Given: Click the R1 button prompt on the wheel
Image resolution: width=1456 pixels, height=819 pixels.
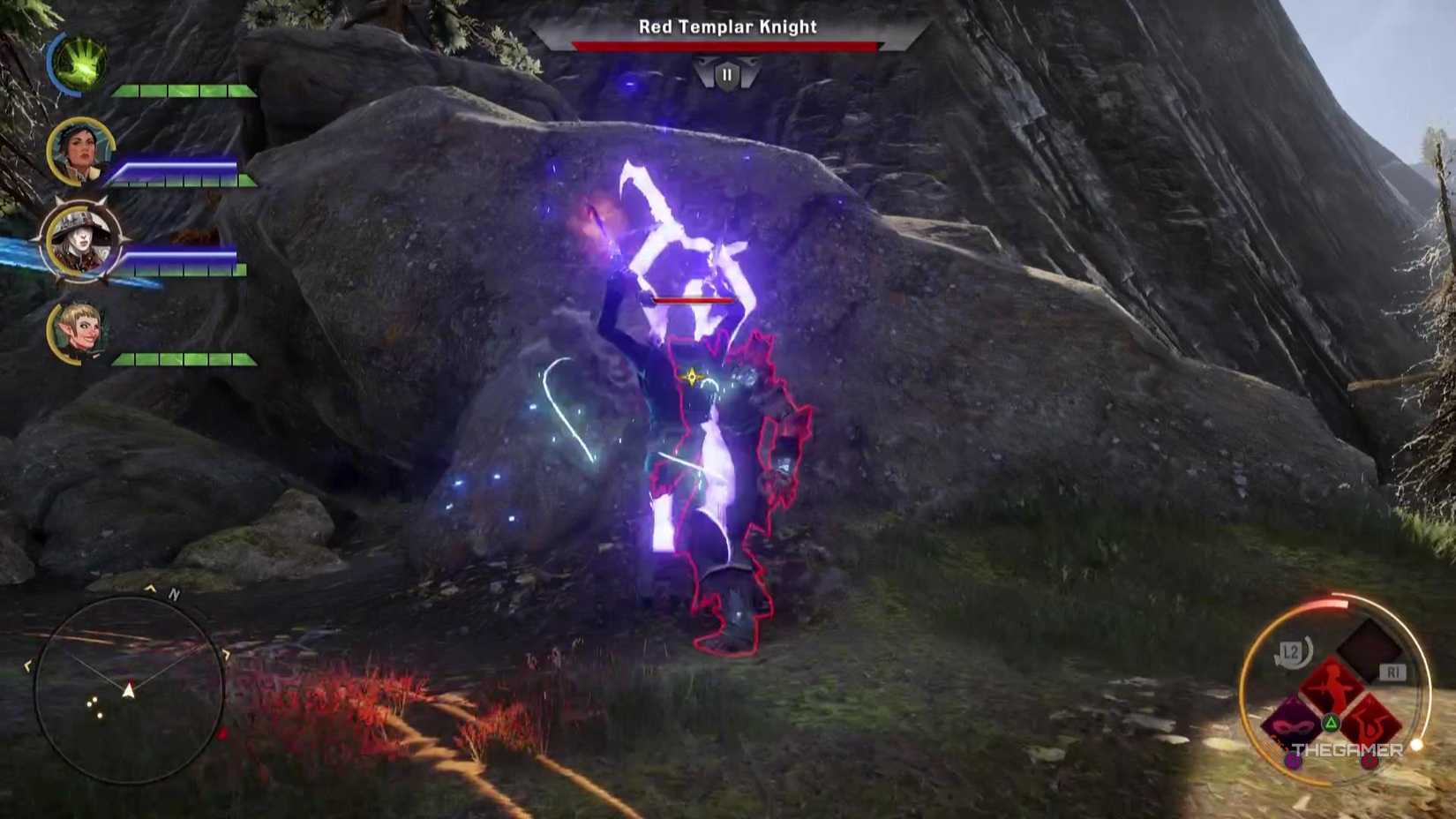Looking at the screenshot, I should coord(1394,671).
